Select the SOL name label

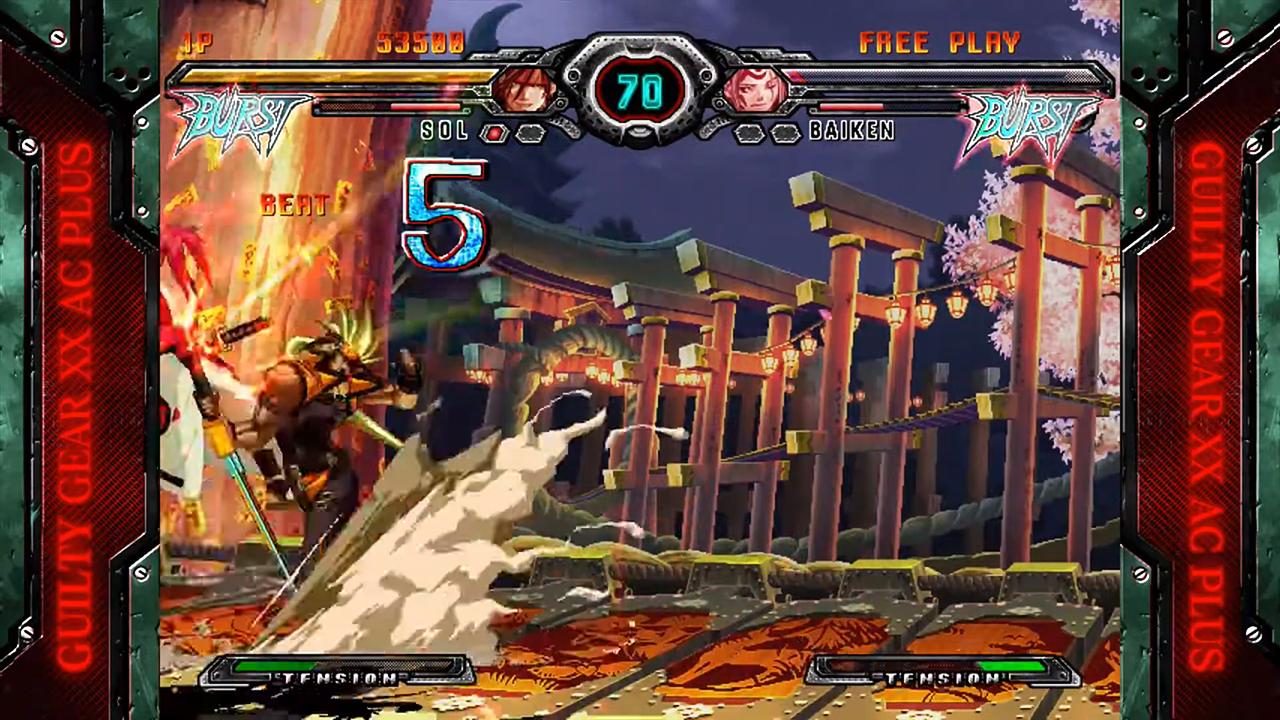(x=444, y=131)
